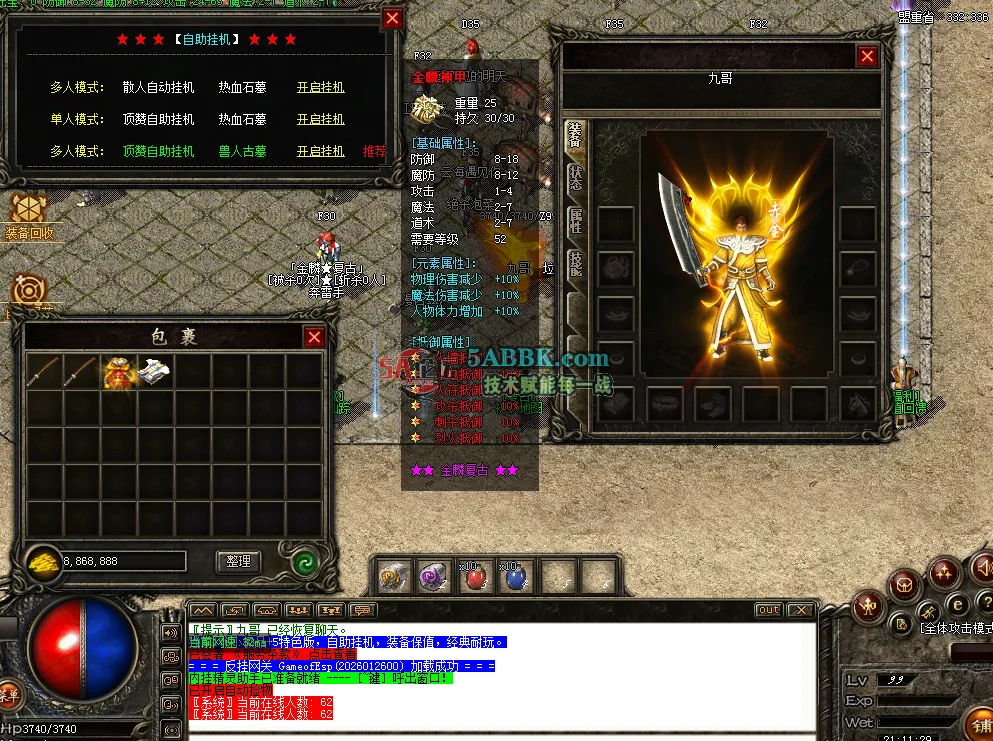Click the green swirl button in the bag
This screenshot has width=993, height=741.
tap(305, 562)
